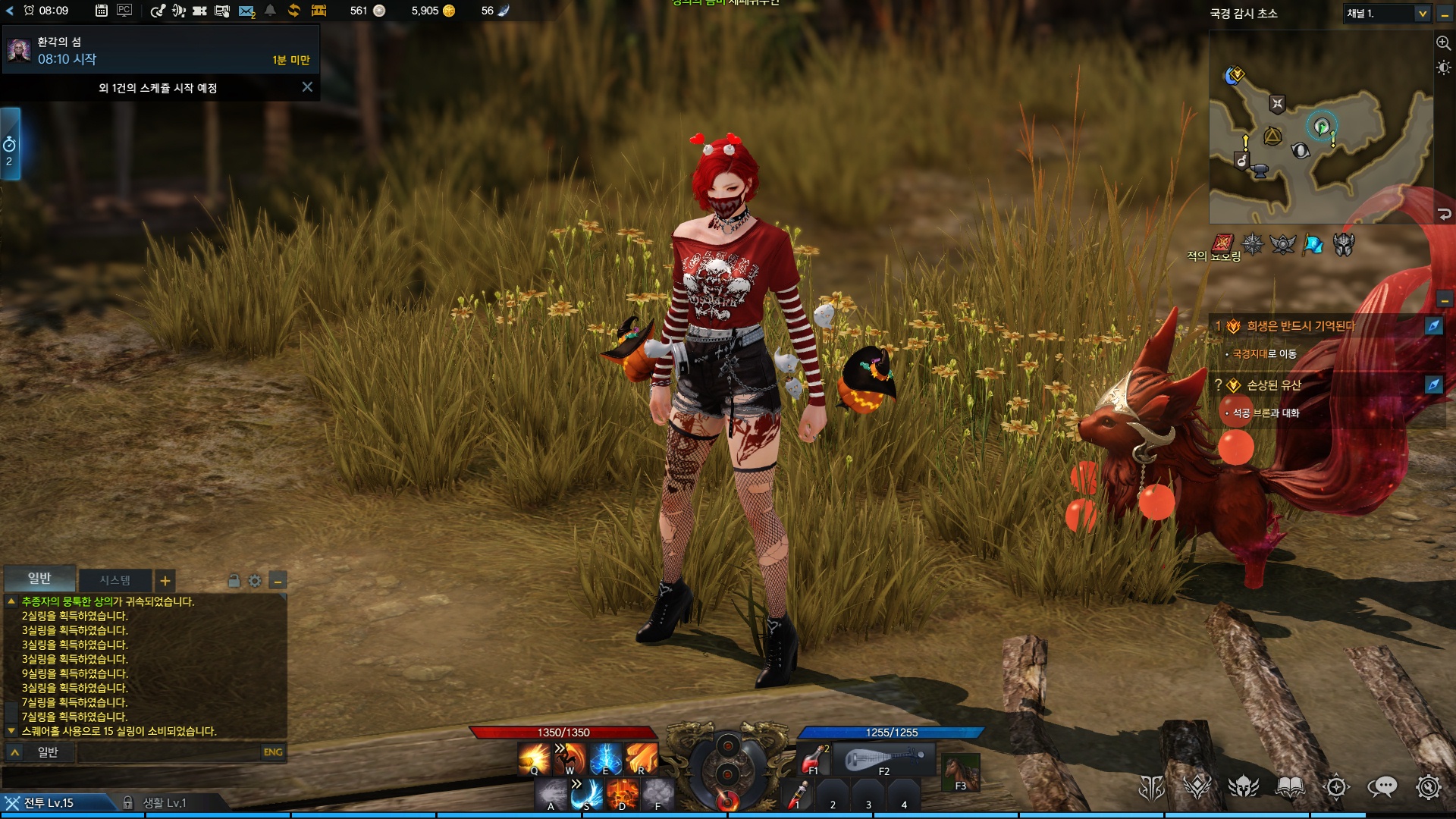This screenshot has width=1456, height=819.
Task: Open chat settings gear icon
Action: tap(255, 581)
